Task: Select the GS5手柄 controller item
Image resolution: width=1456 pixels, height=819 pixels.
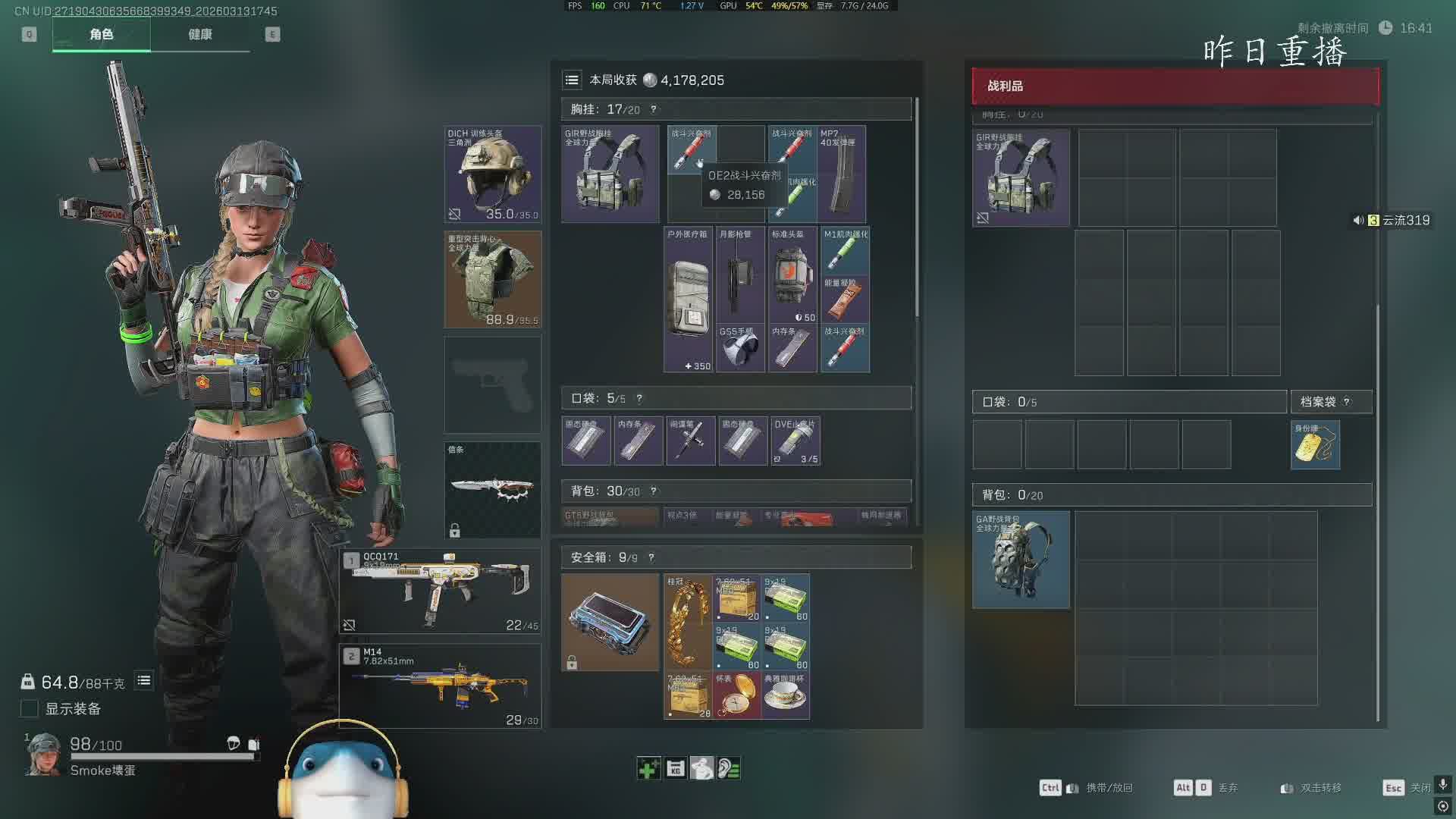Action: coord(740,348)
